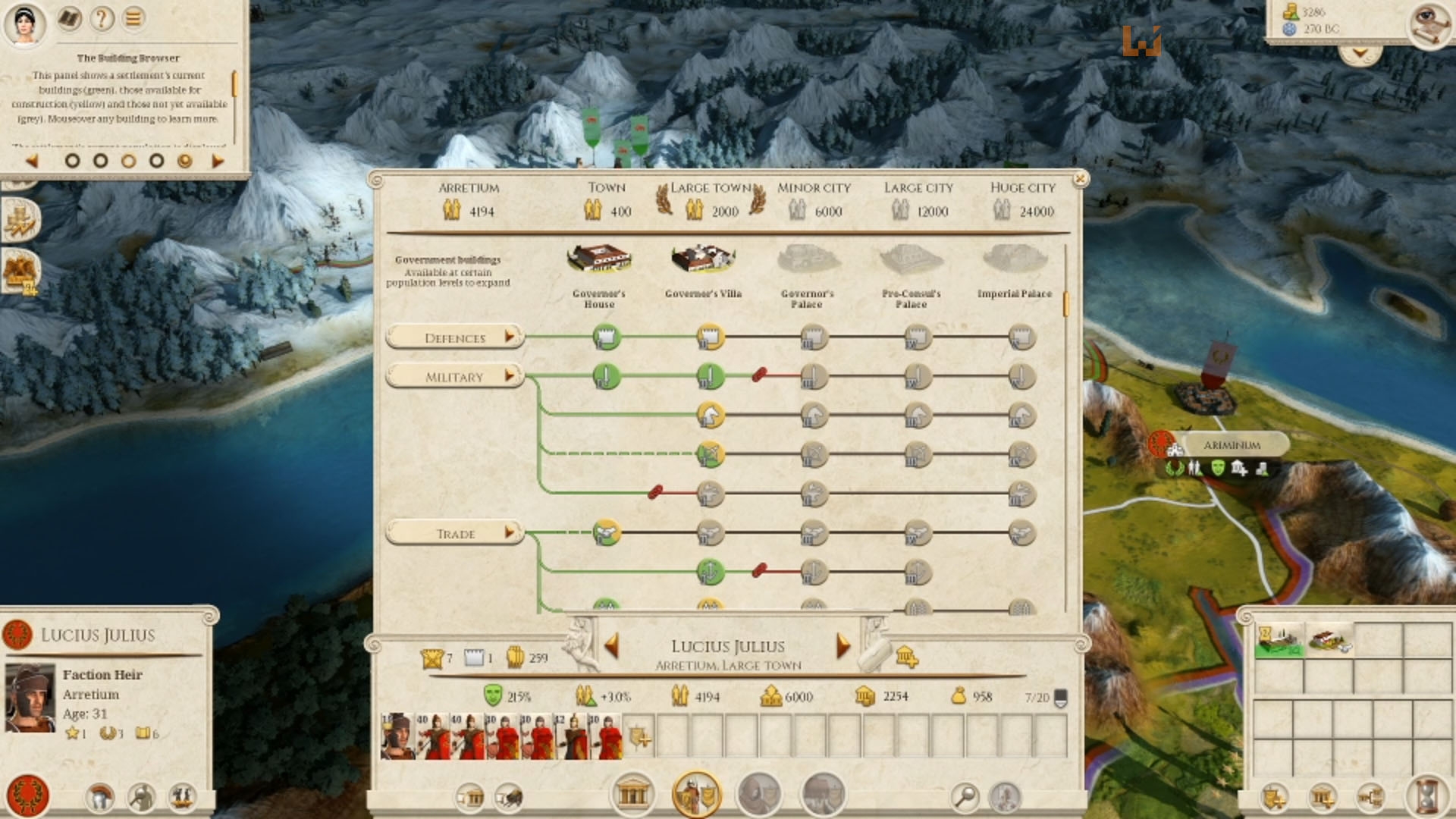Image resolution: width=1456 pixels, height=819 pixels.
Task: Show the previous advisor tip page
Action: (32, 161)
